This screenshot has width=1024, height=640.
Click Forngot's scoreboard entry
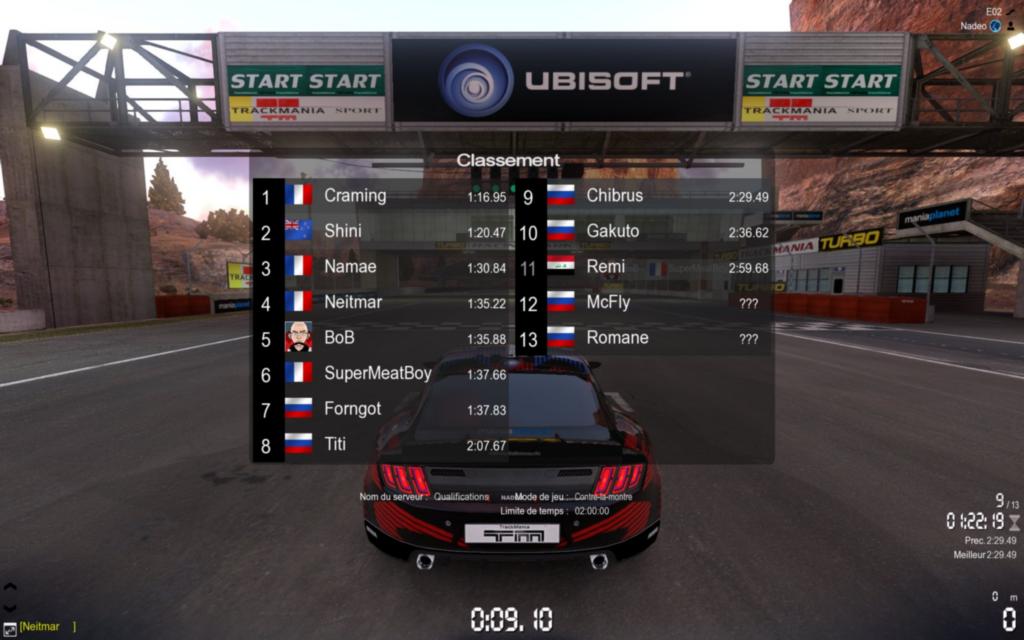(380, 409)
